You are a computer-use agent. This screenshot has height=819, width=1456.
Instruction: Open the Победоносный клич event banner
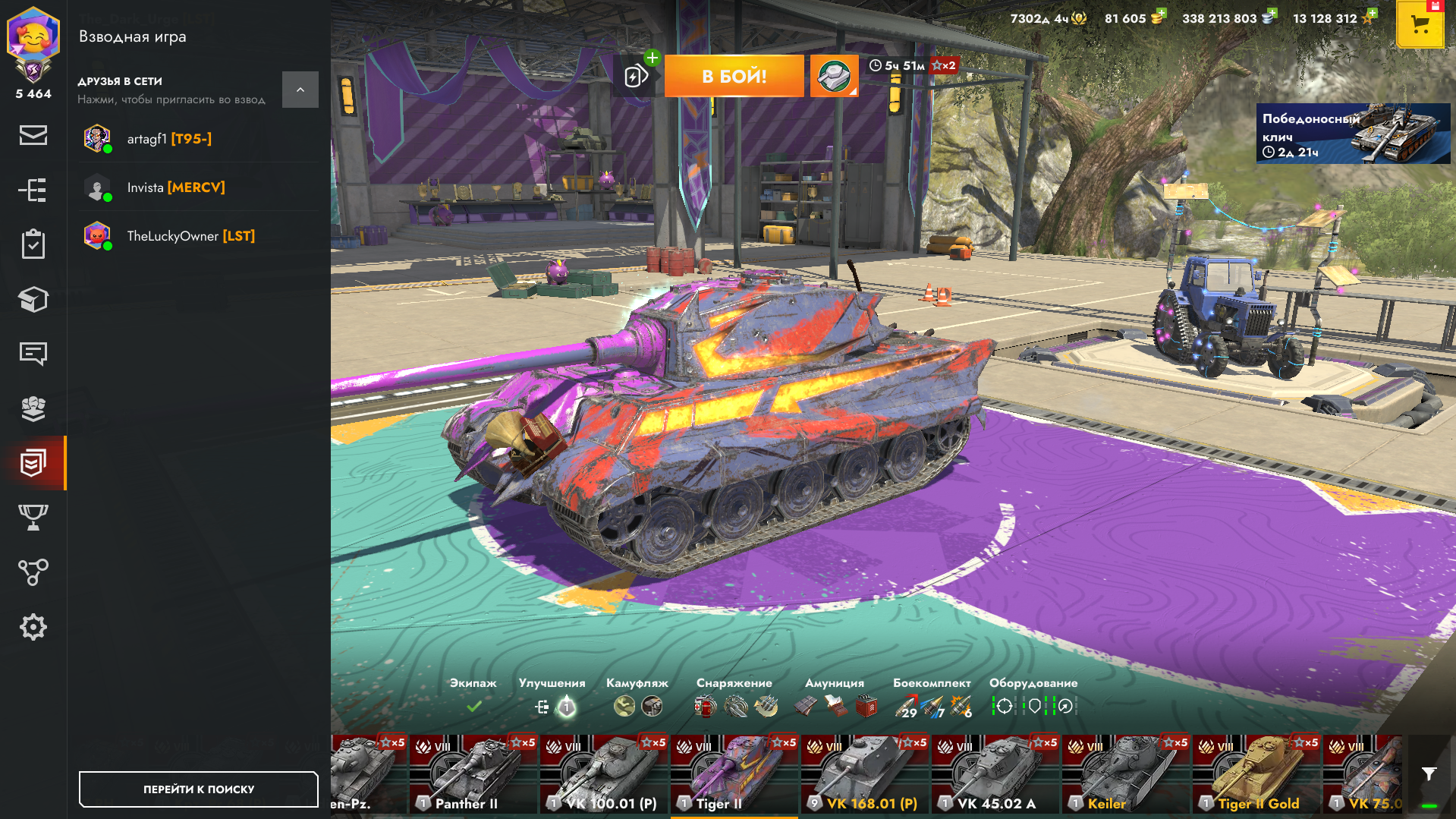coord(1353,134)
